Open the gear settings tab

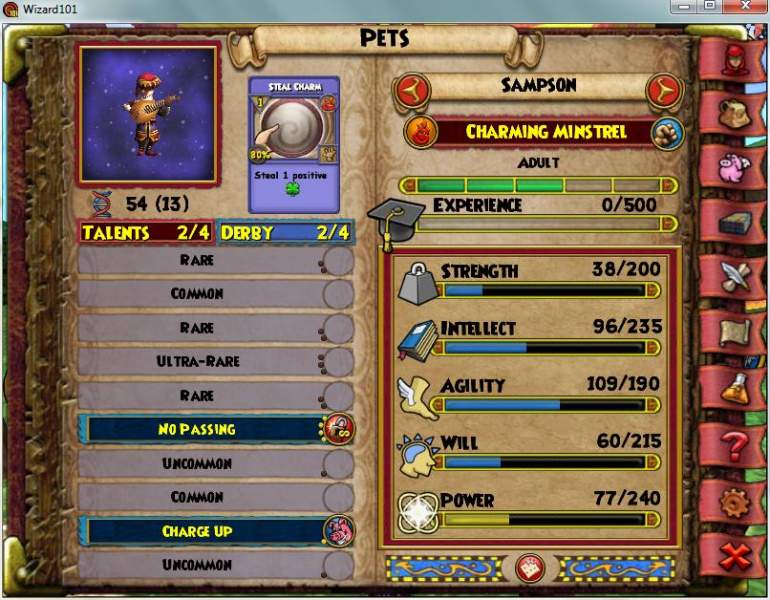735,500
